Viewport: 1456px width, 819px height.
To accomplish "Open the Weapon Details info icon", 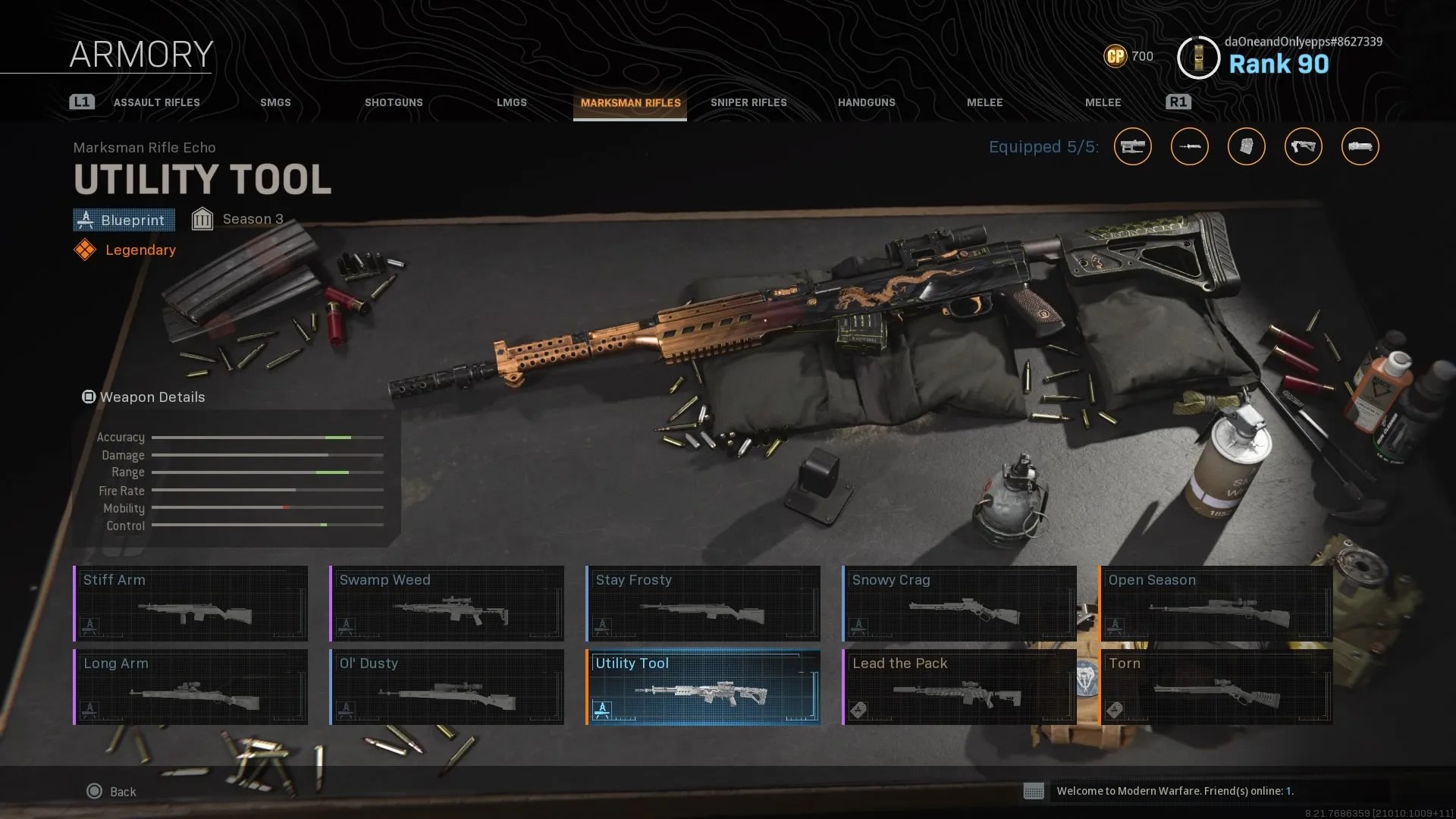I will [x=89, y=397].
